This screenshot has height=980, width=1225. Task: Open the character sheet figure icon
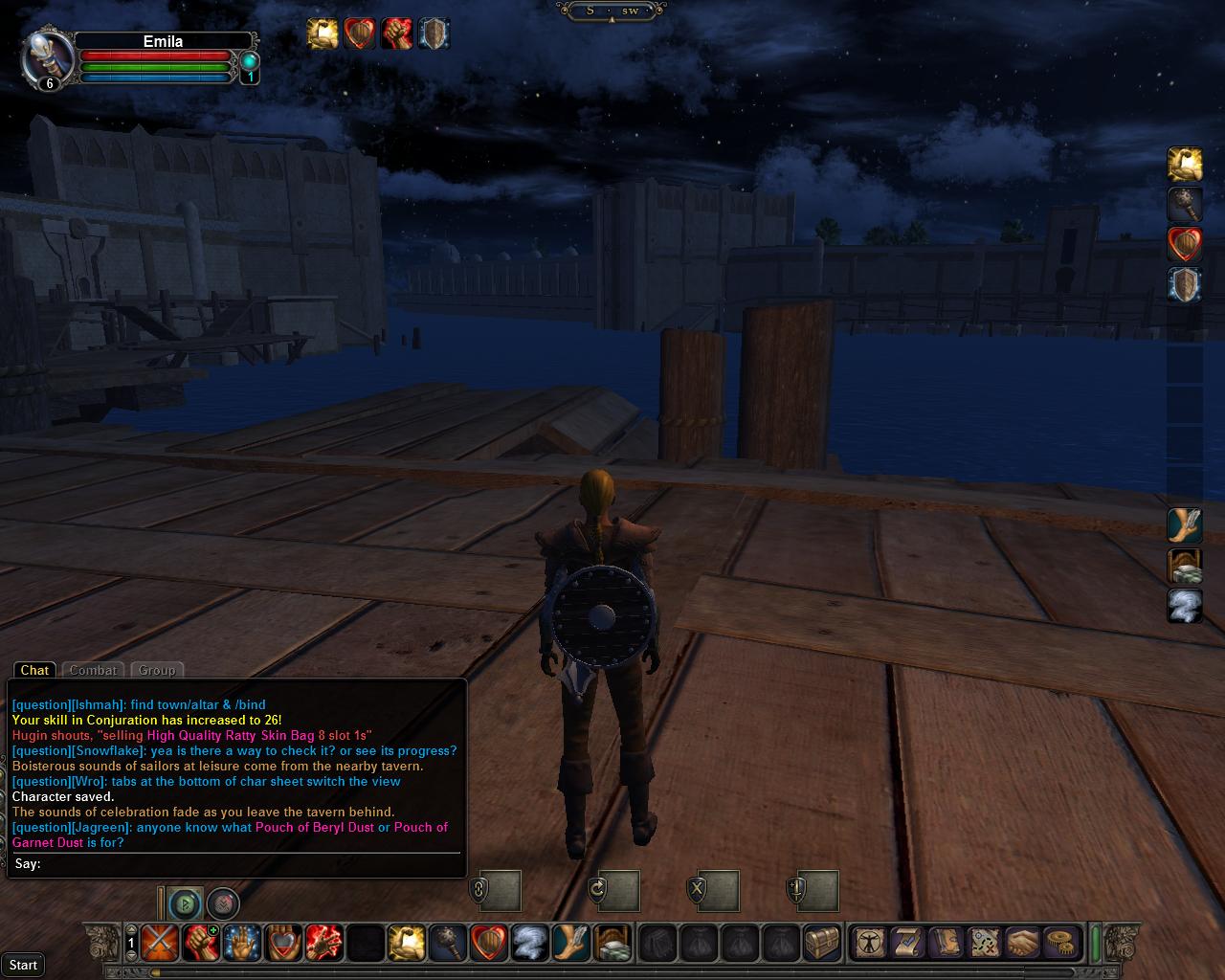tap(869, 944)
